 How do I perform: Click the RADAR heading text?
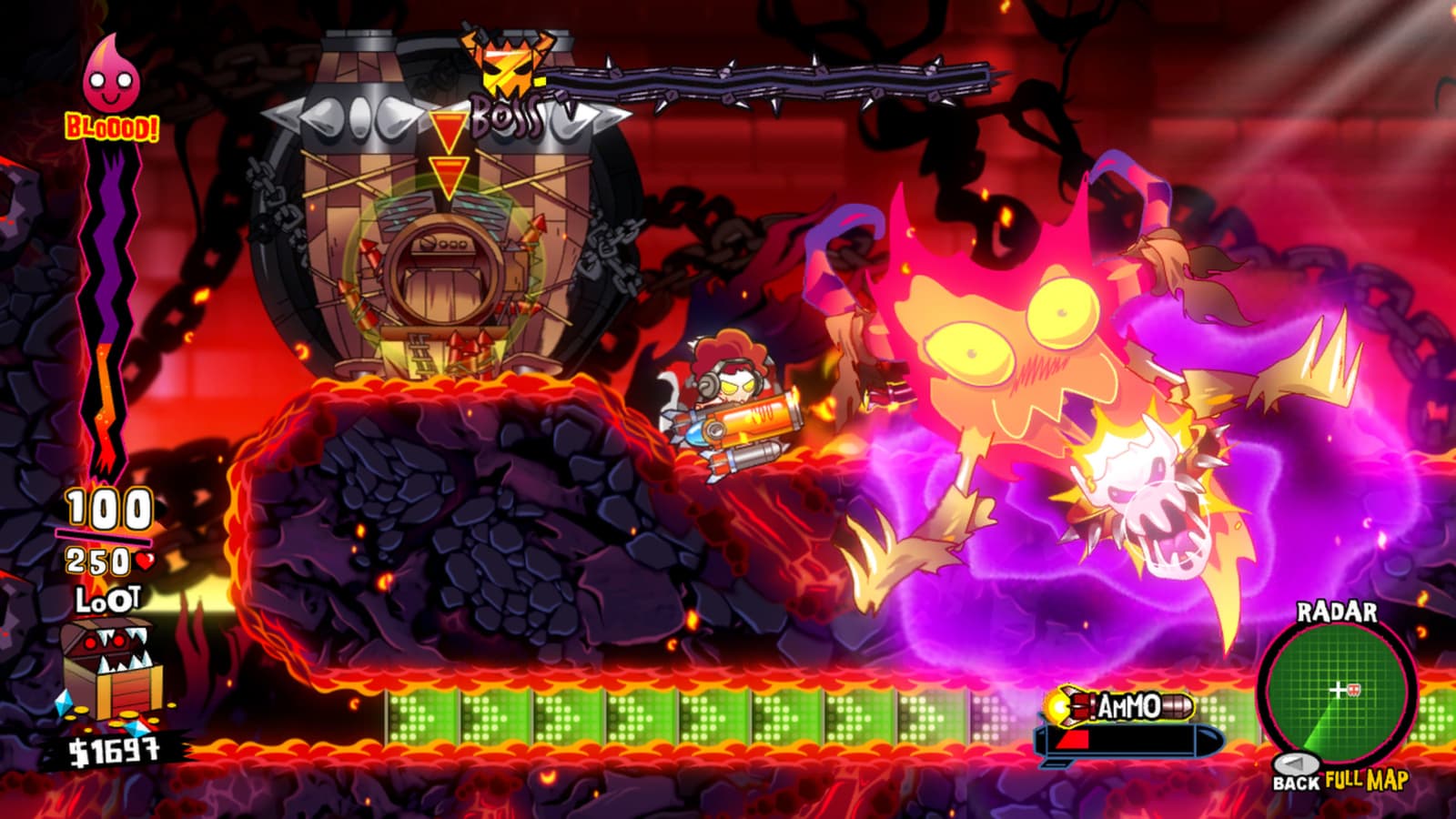click(1338, 612)
